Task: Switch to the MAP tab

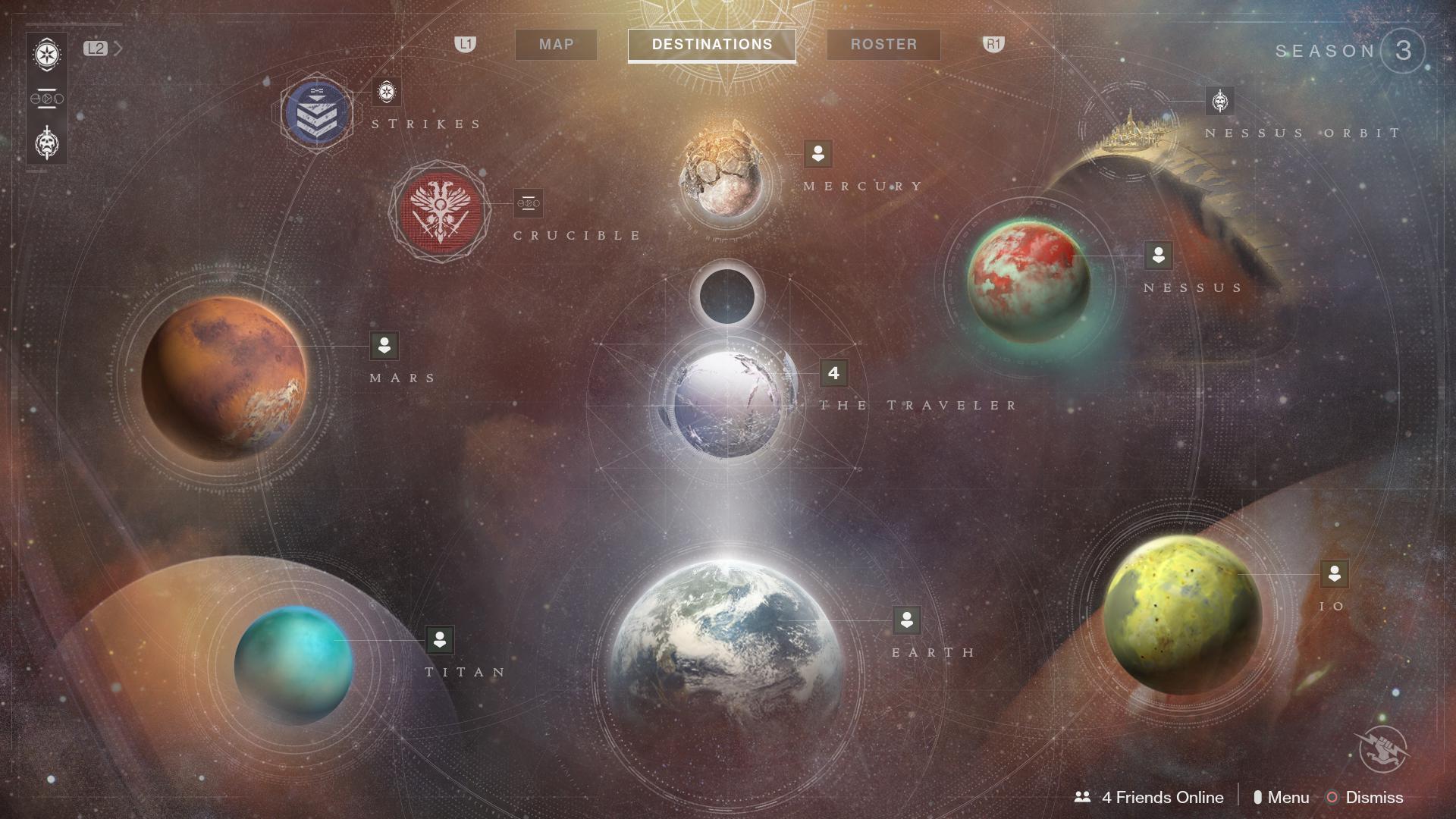Action: click(x=555, y=45)
